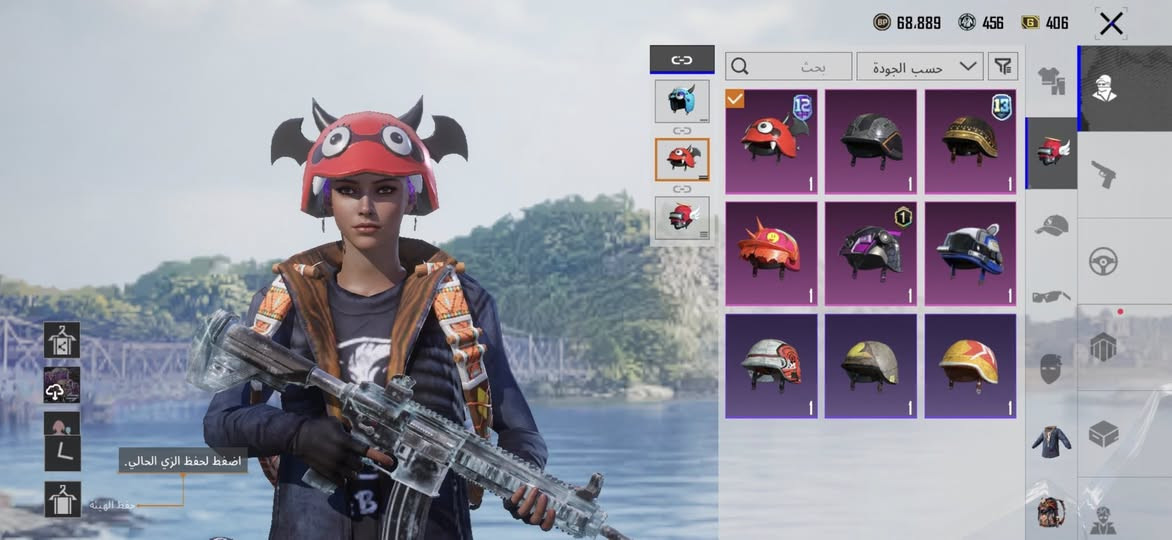Open the item filter button
1172x540 pixels.
point(1003,67)
